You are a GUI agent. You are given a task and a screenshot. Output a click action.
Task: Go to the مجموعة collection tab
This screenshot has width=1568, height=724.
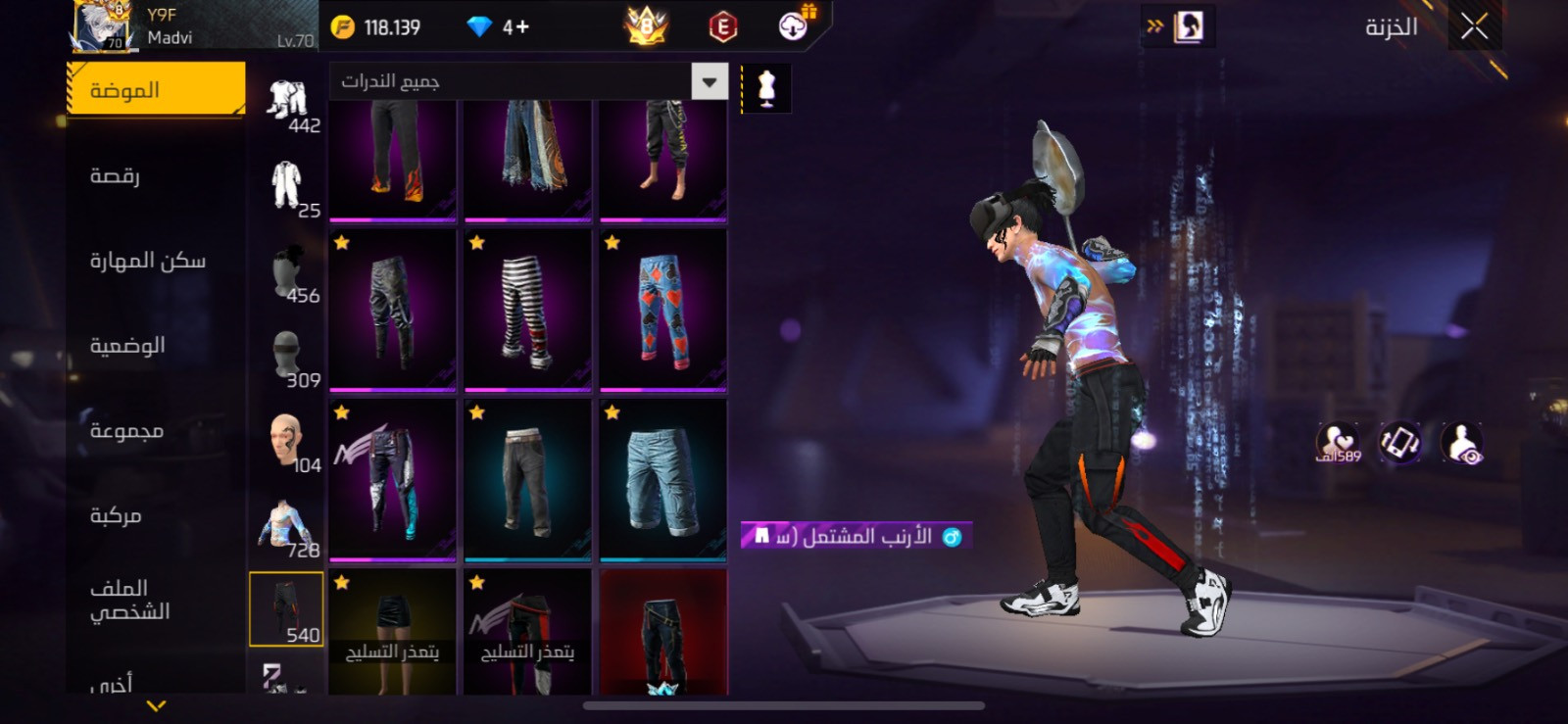126,431
